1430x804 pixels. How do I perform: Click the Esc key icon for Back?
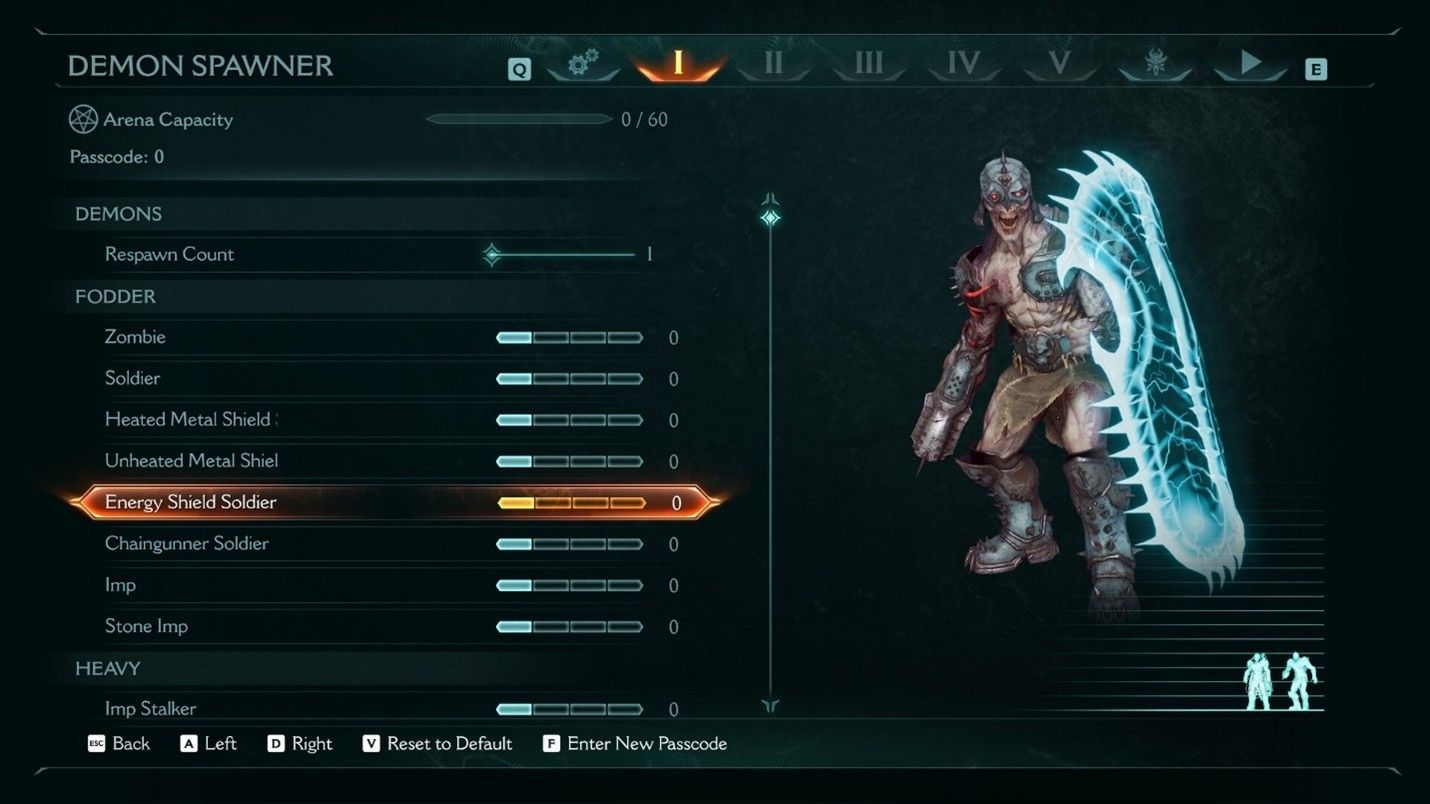[x=95, y=744]
